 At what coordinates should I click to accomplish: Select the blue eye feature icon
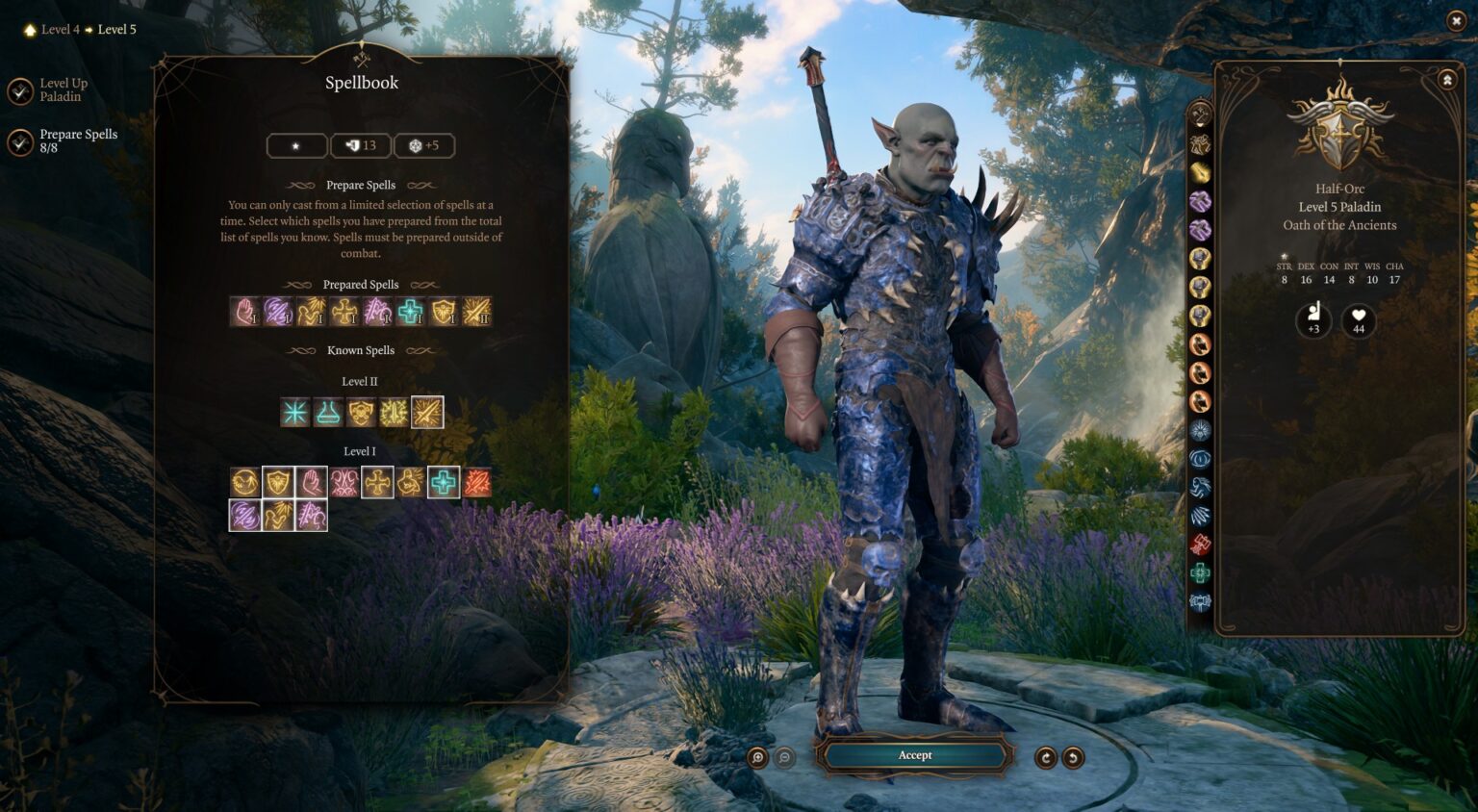point(1200,459)
